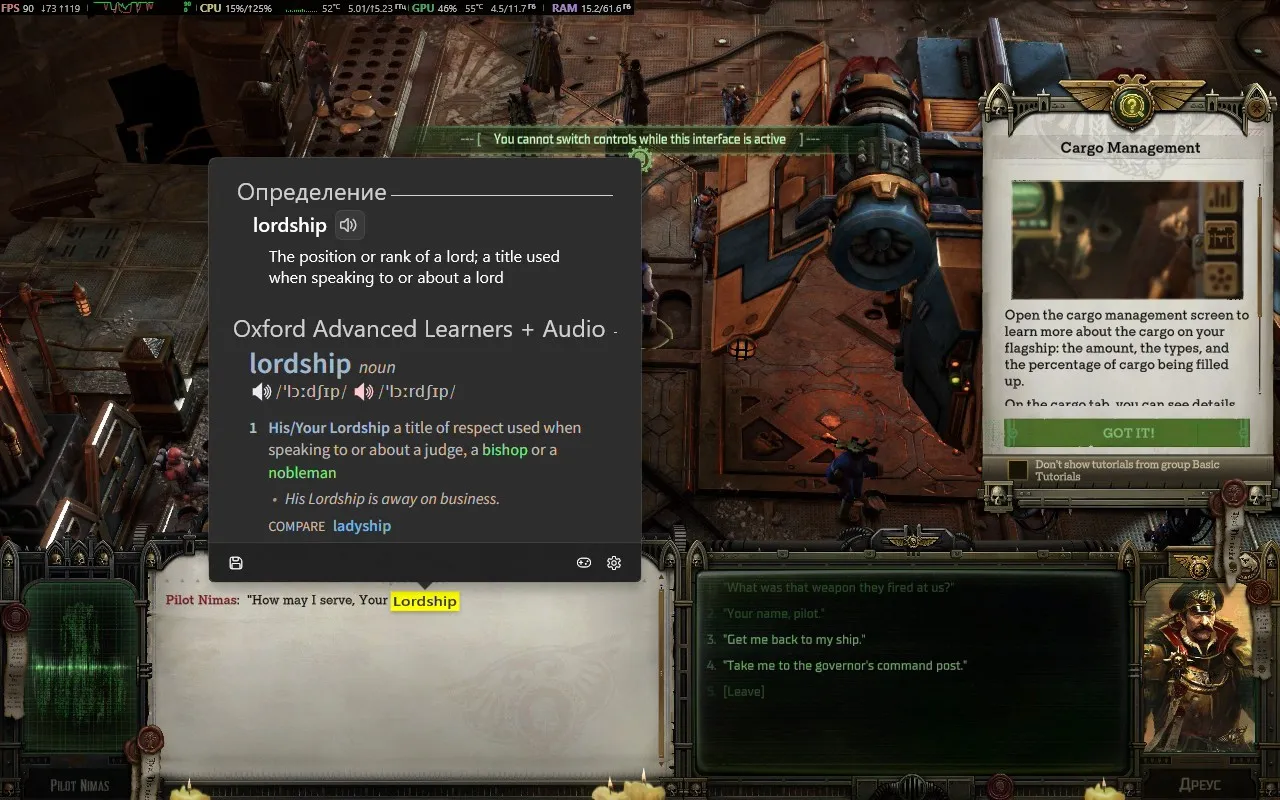Open dictionary popup settings via the gear icon
1280x800 pixels.
click(613, 563)
